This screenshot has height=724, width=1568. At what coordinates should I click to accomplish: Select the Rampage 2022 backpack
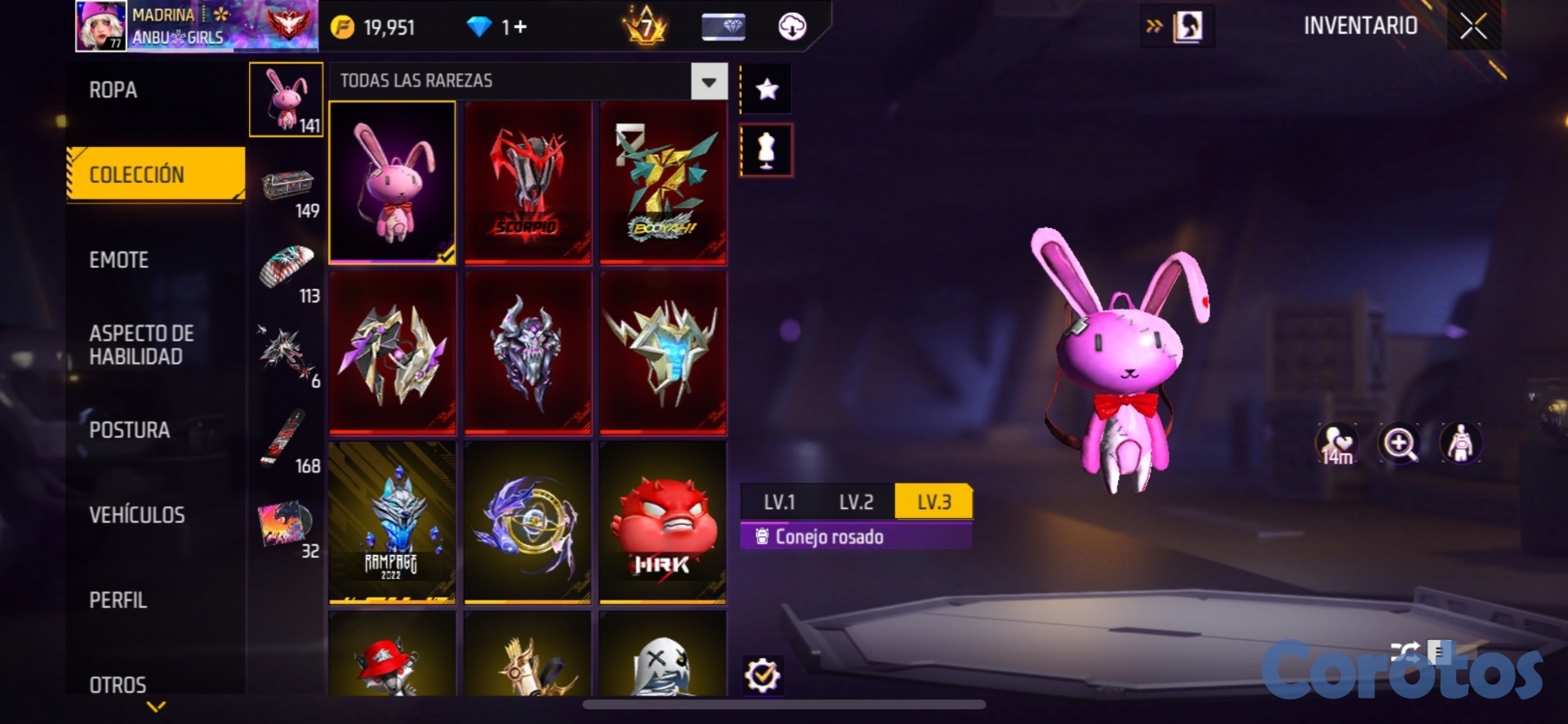coord(392,521)
